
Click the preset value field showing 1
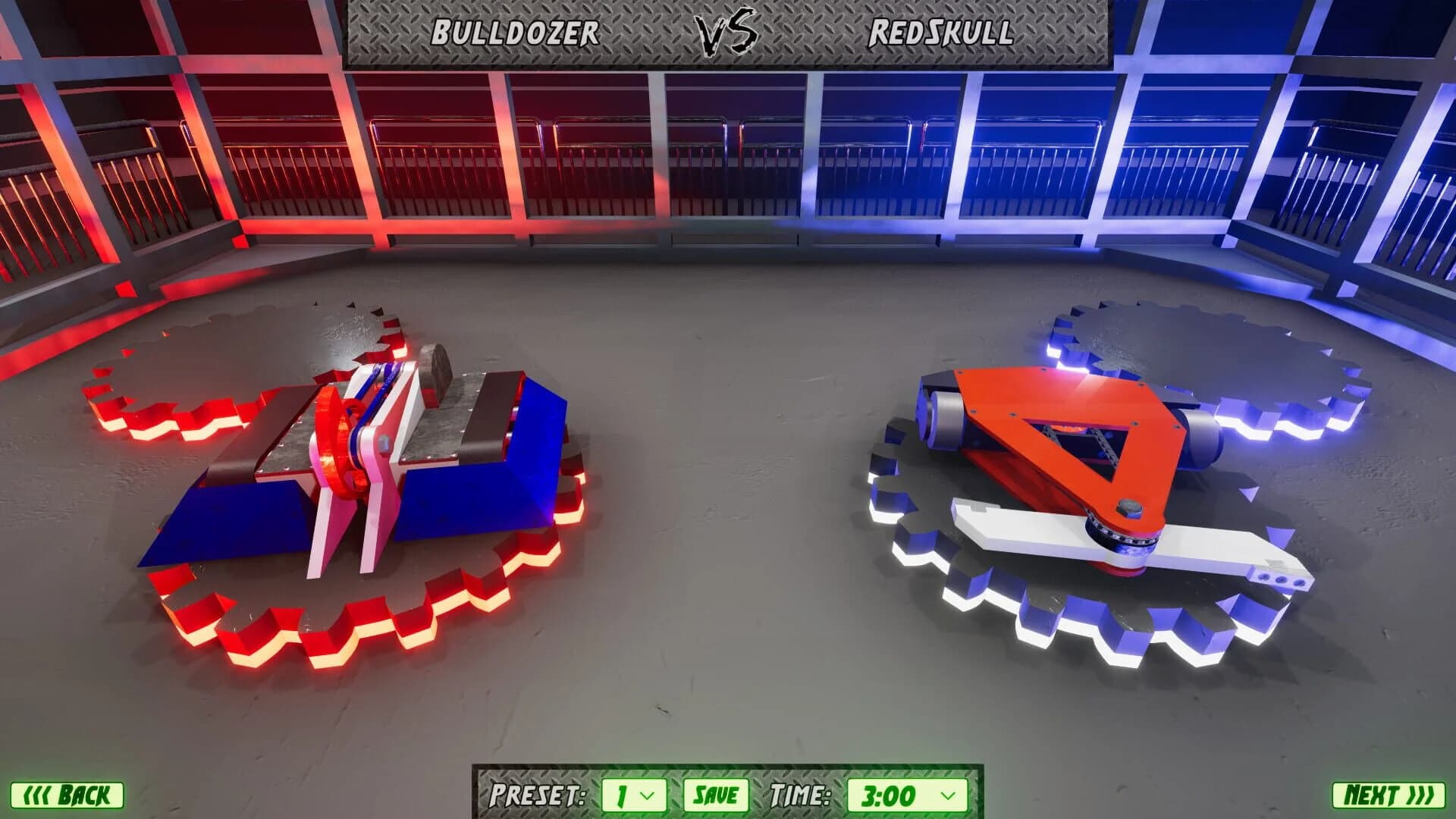(614, 795)
